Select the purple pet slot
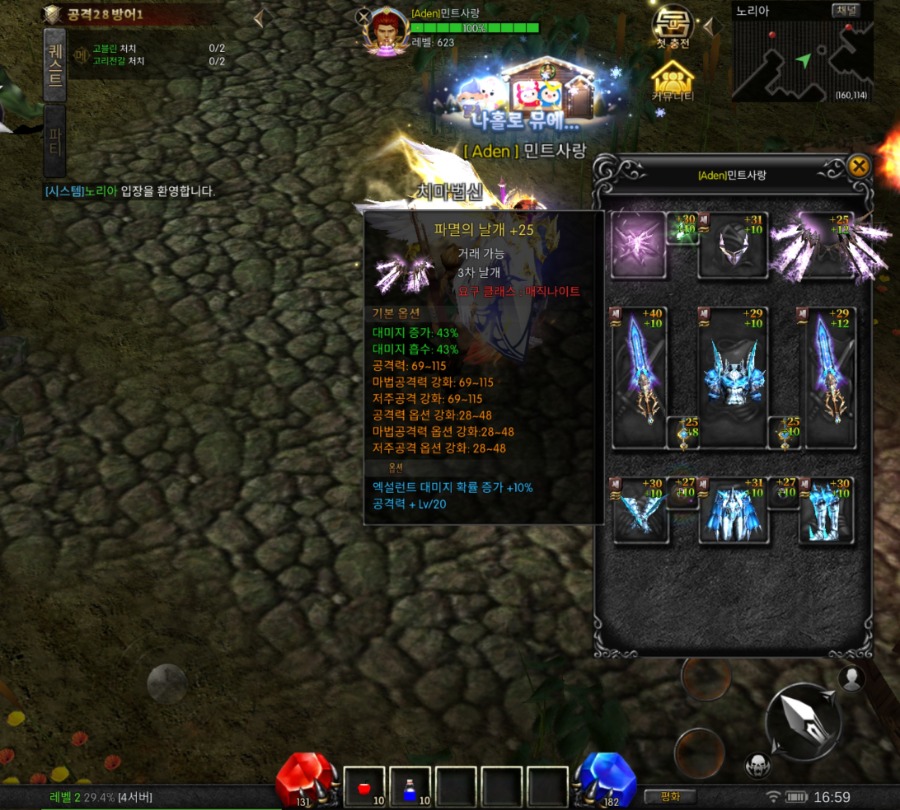Image resolution: width=900 pixels, height=810 pixels. [638, 244]
